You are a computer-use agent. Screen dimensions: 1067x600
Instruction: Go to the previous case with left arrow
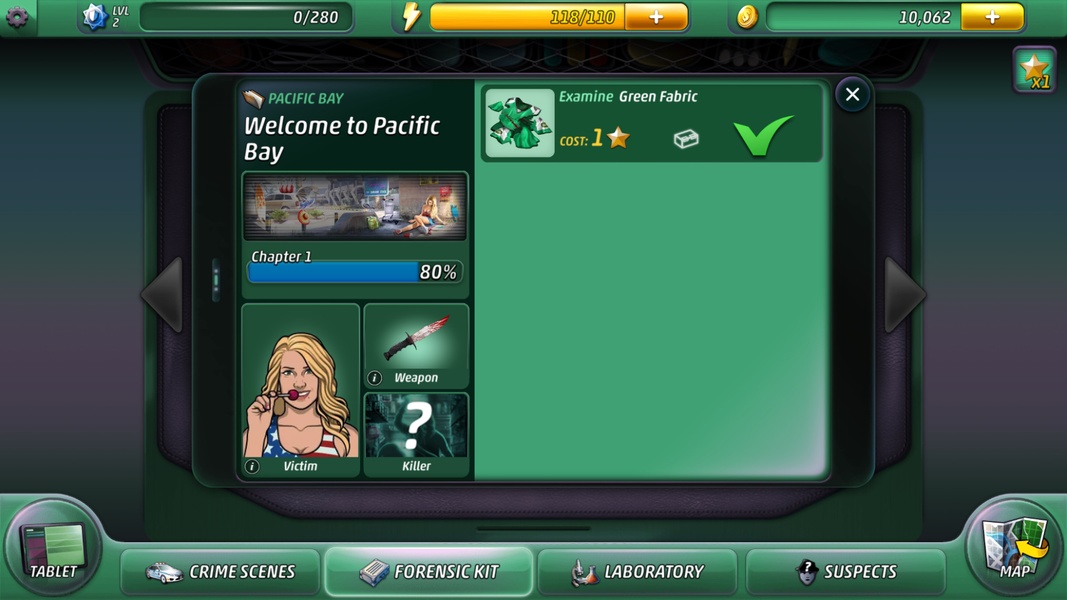(x=162, y=295)
